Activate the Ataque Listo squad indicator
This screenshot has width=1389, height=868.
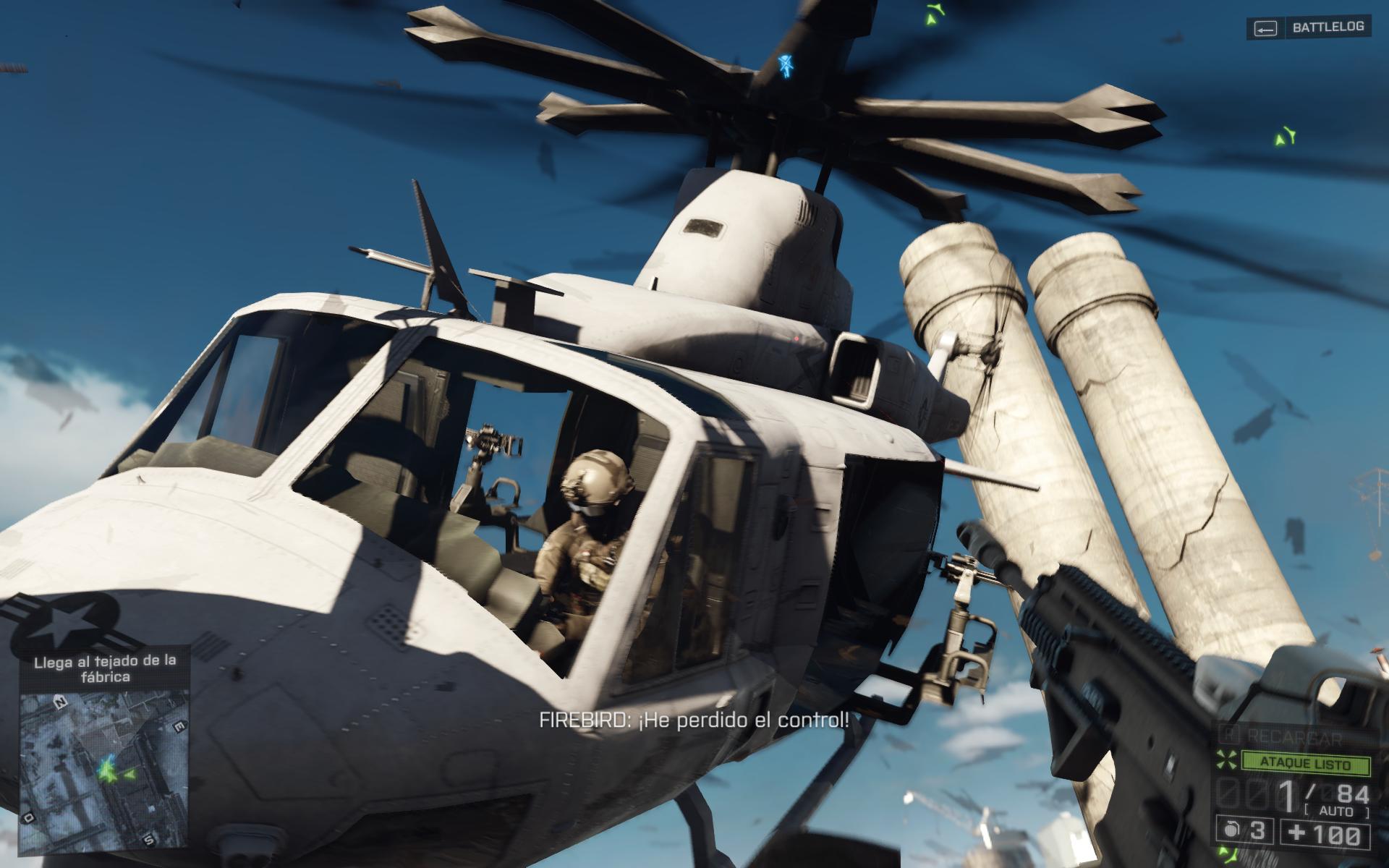tap(1304, 764)
